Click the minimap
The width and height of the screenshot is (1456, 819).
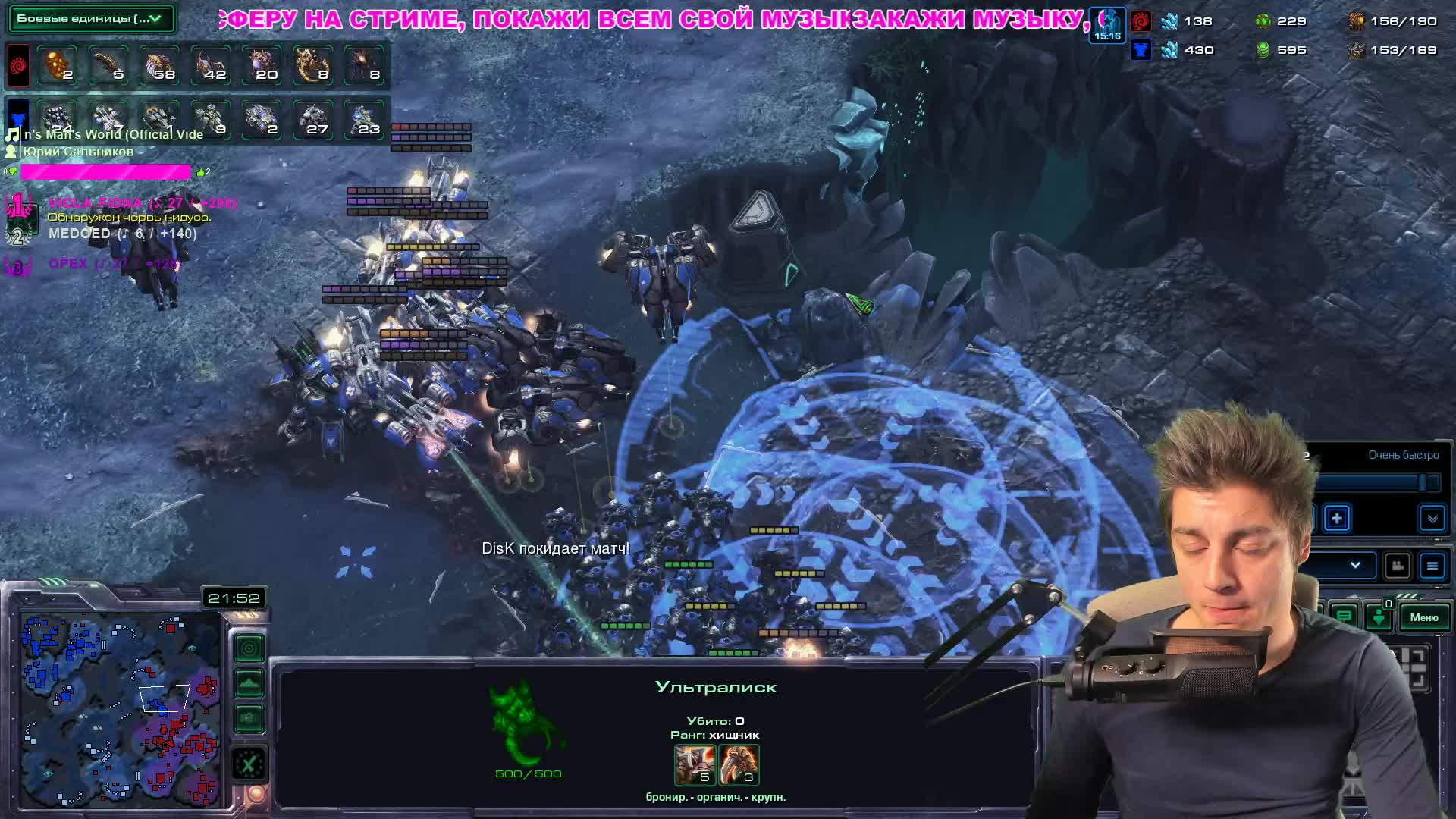[121, 709]
